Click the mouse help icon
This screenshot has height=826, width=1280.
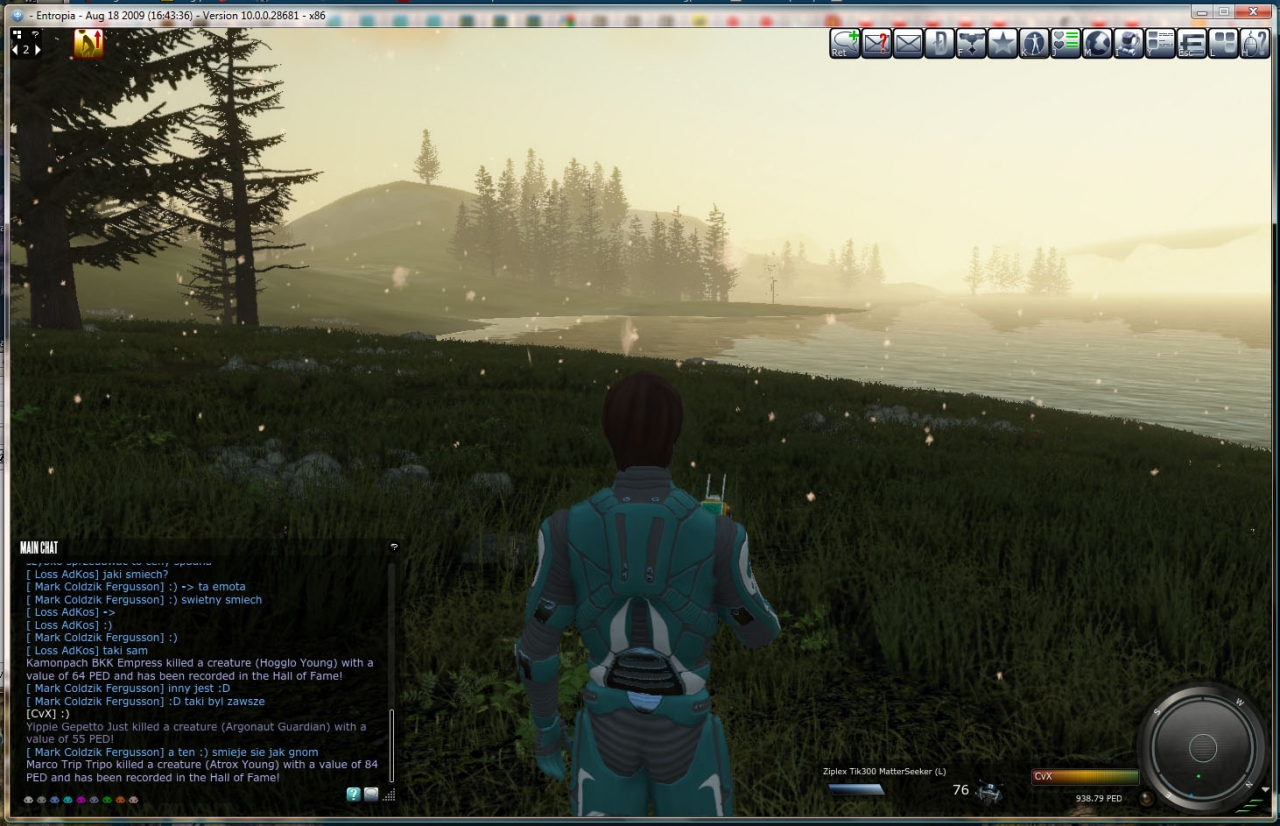(1254, 43)
